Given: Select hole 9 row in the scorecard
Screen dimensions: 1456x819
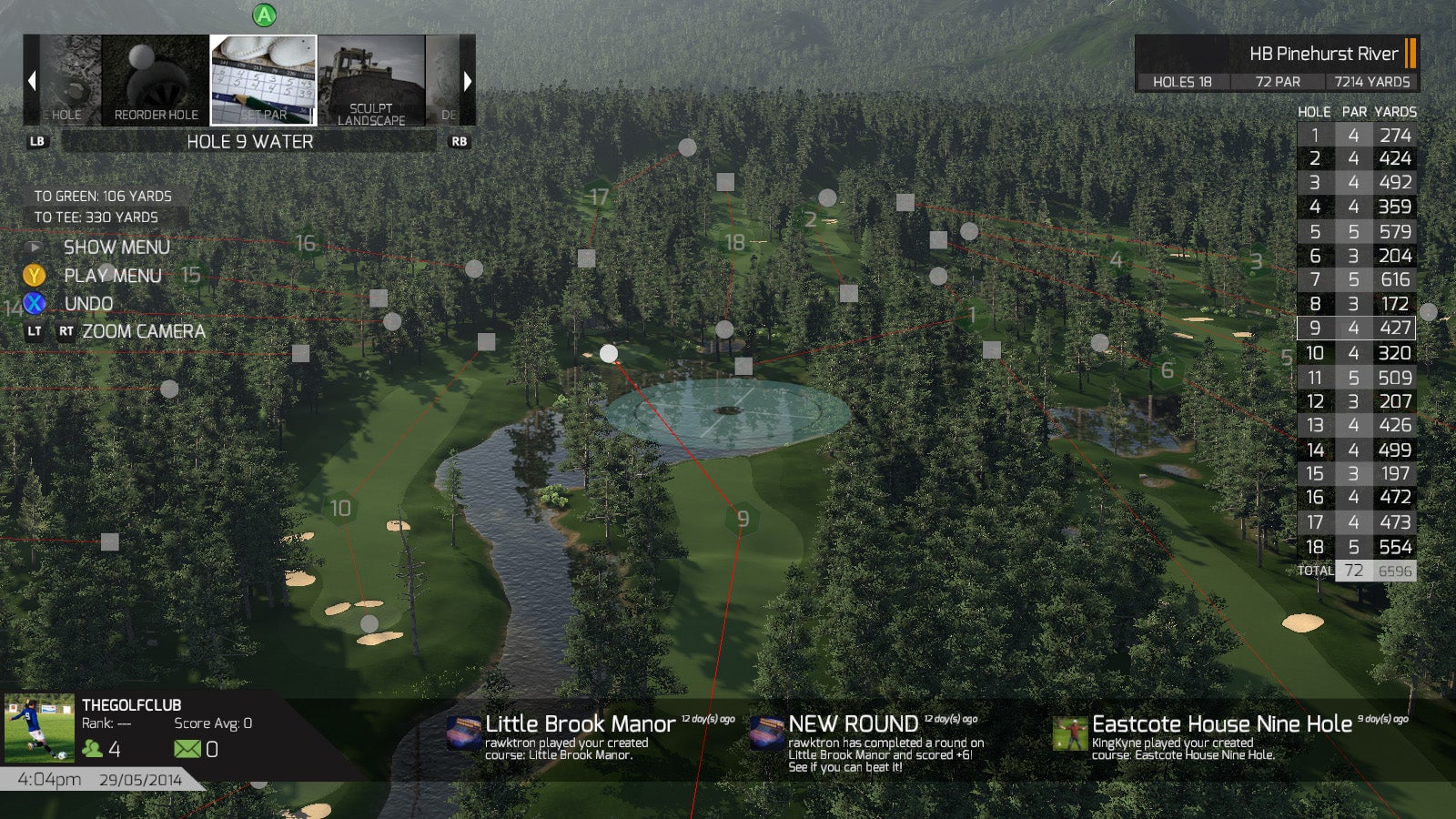Looking at the screenshot, I should point(1355,328).
